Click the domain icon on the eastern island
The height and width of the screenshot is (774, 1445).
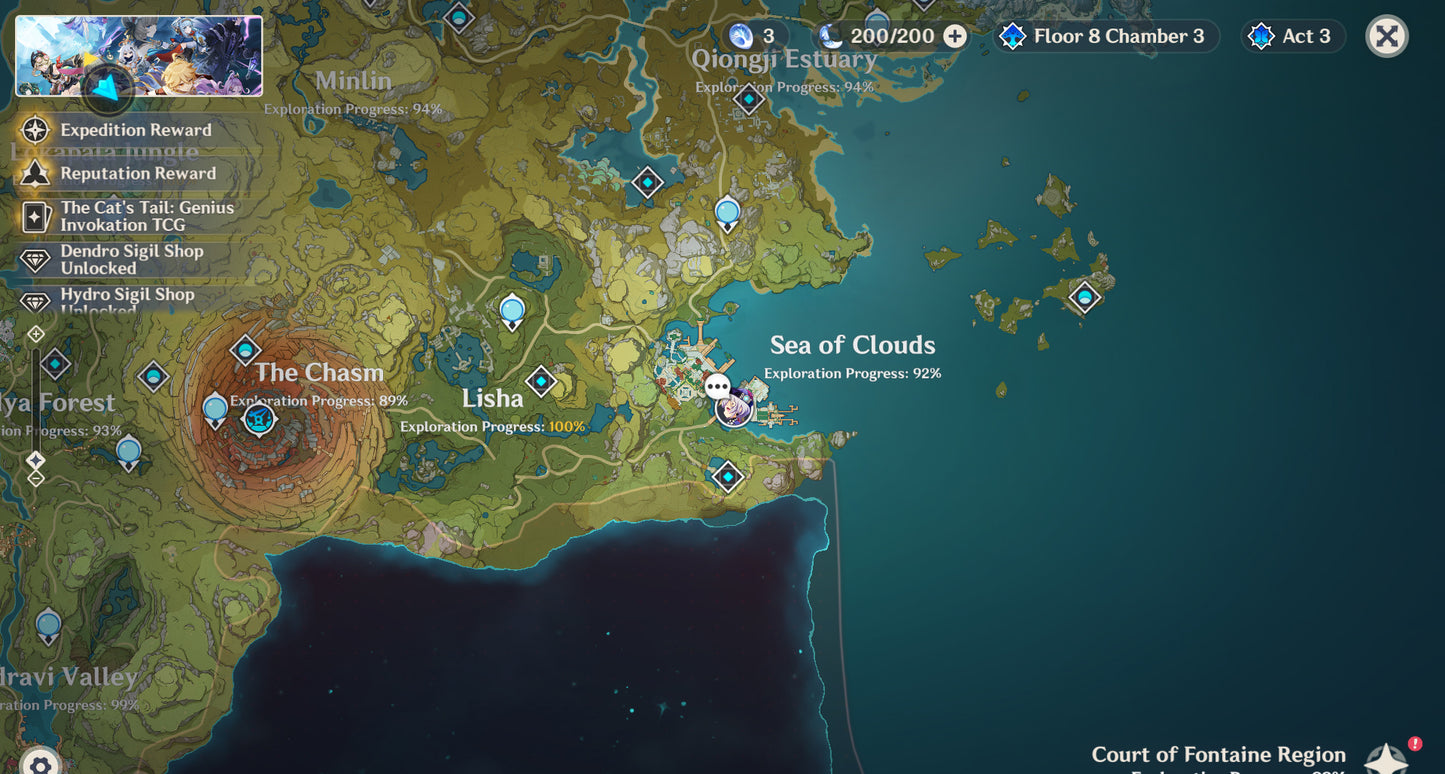(x=1084, y=298)
